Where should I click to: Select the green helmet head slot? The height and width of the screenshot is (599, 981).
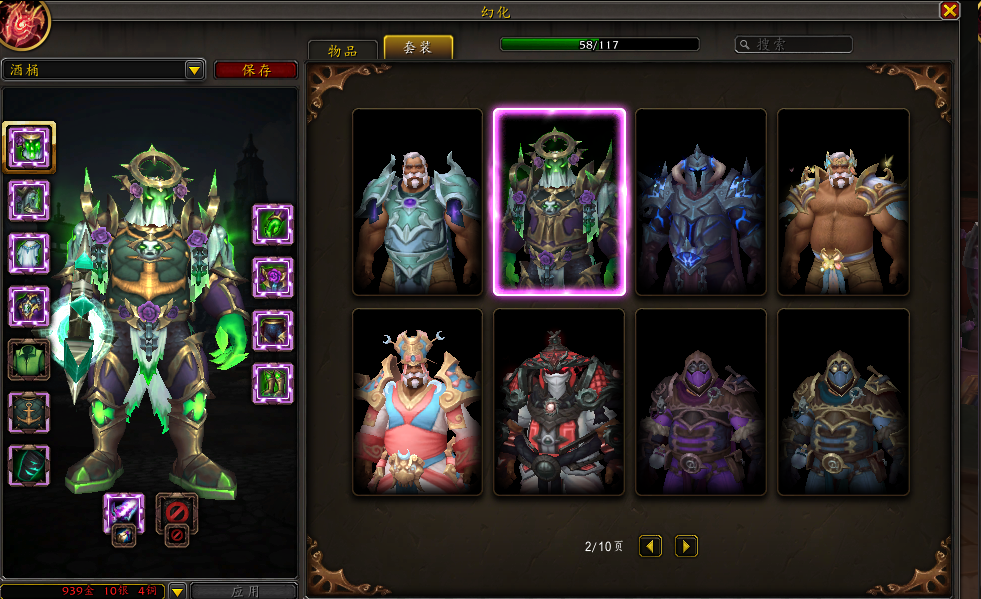[x=29, y=147]
